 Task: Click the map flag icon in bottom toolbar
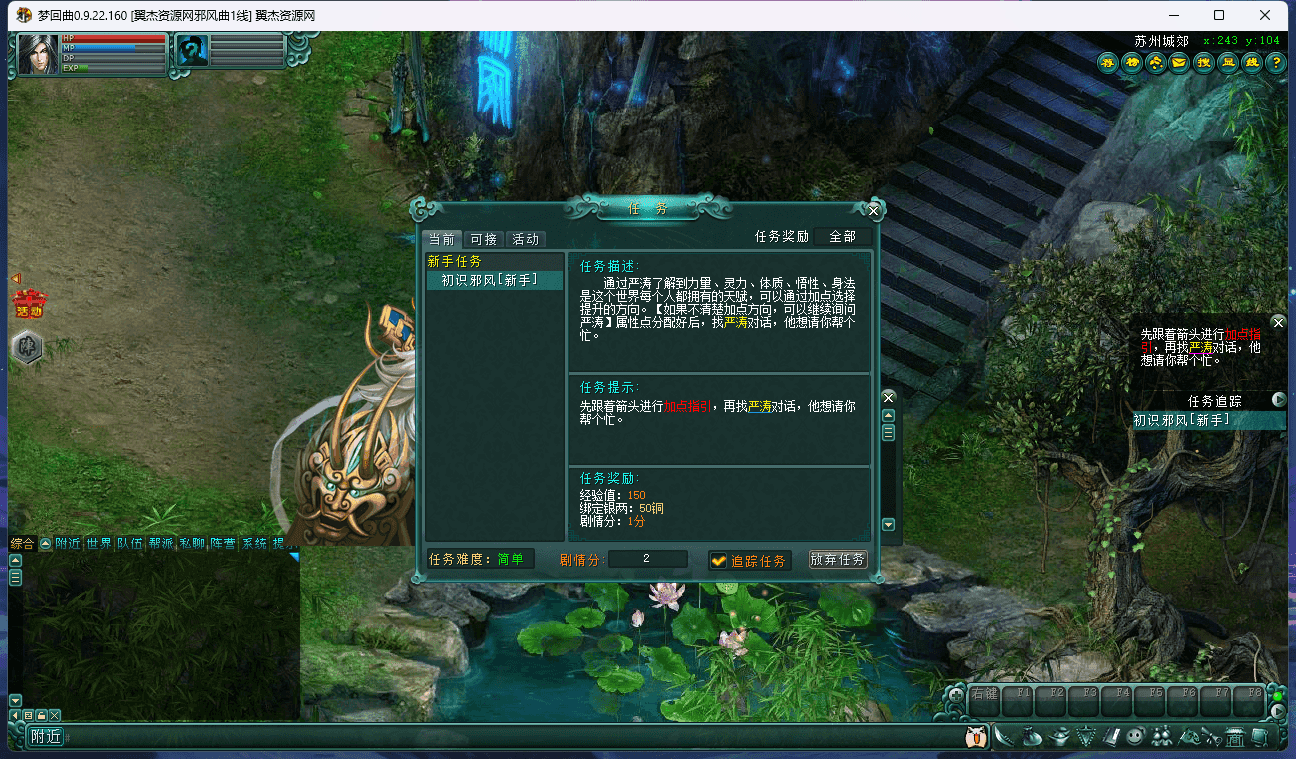tap(1190, 737)
